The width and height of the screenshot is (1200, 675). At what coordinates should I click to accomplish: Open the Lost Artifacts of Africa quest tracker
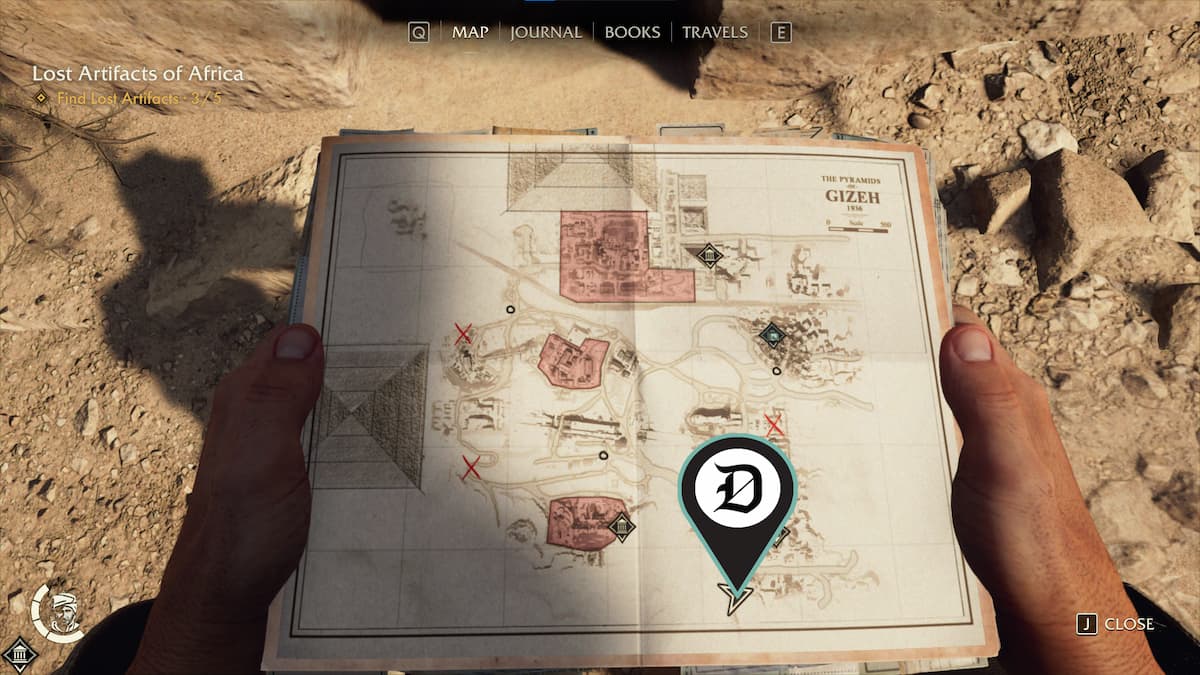click(x=137, y=74)
